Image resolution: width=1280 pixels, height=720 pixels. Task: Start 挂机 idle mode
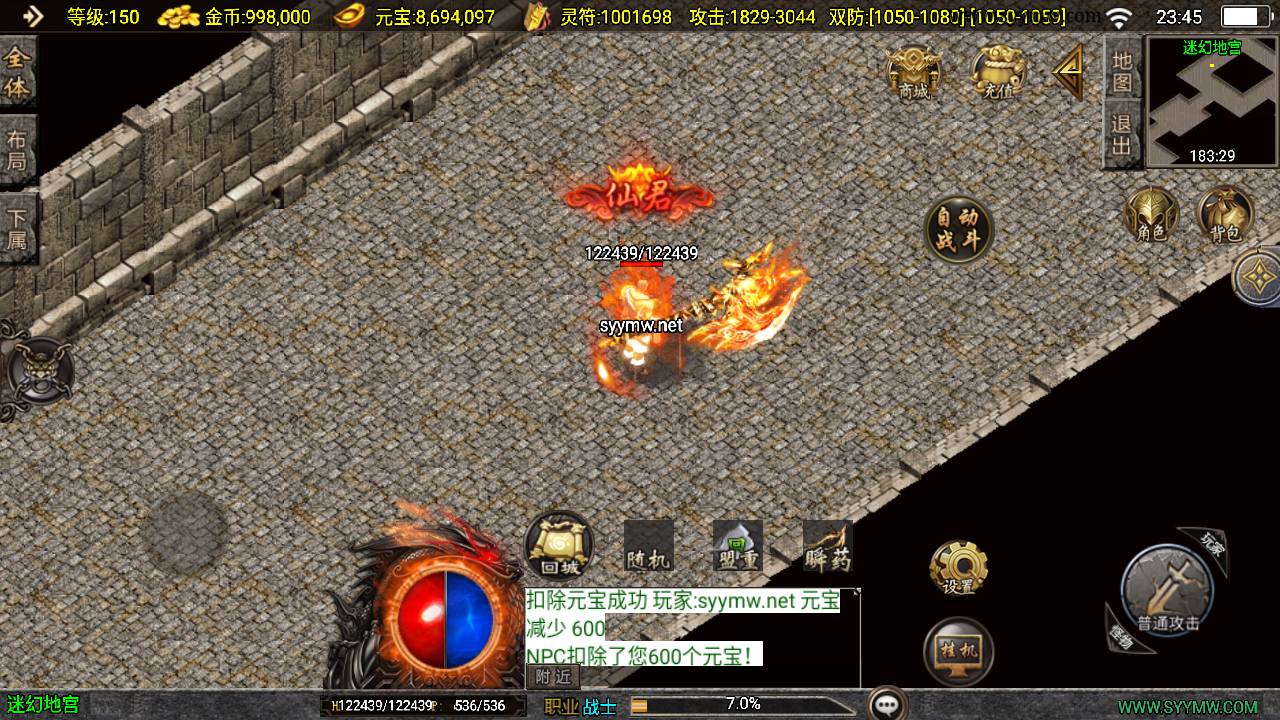point(958,651)
